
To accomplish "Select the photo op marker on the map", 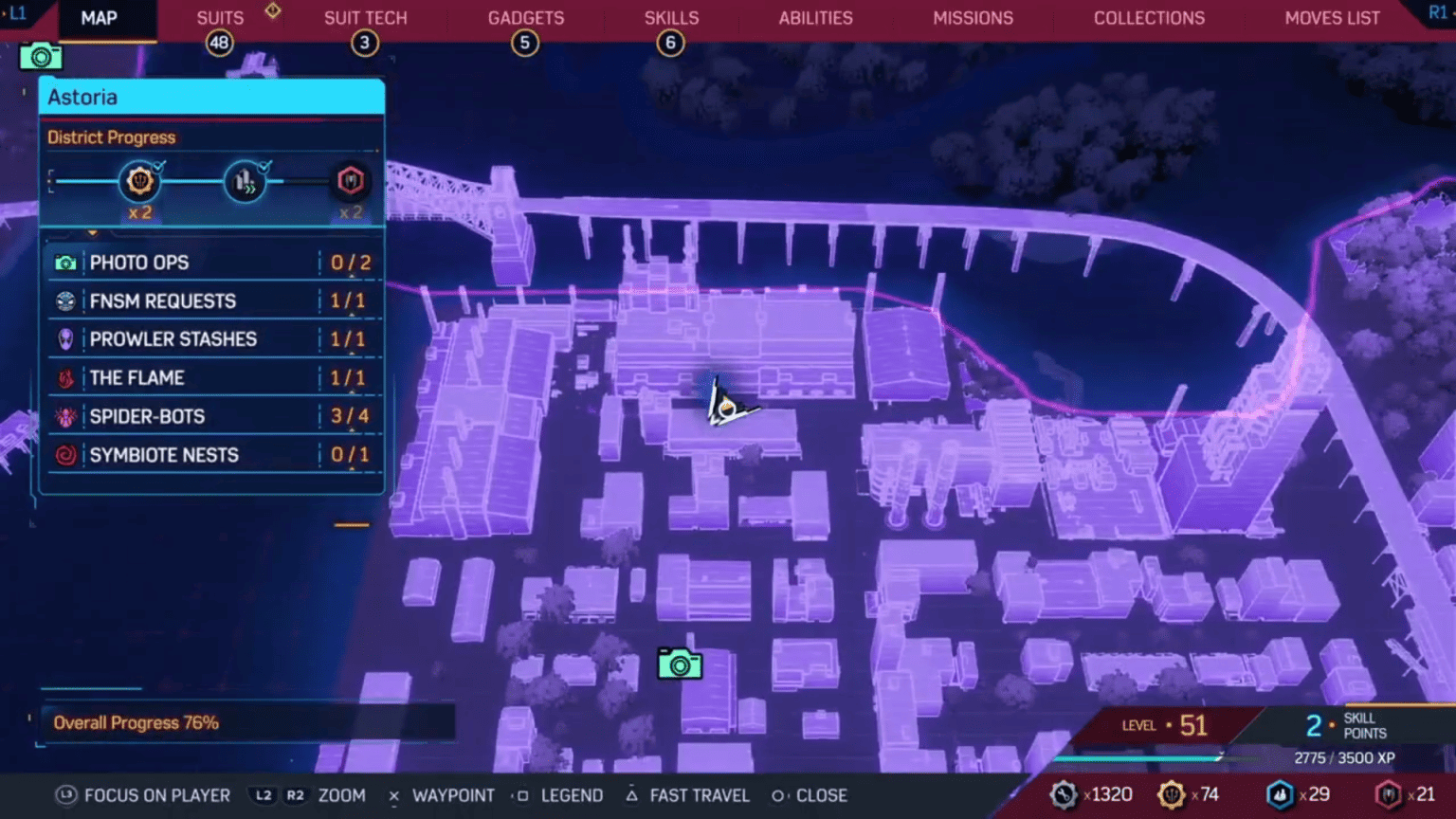I will (x=681, y=664).
